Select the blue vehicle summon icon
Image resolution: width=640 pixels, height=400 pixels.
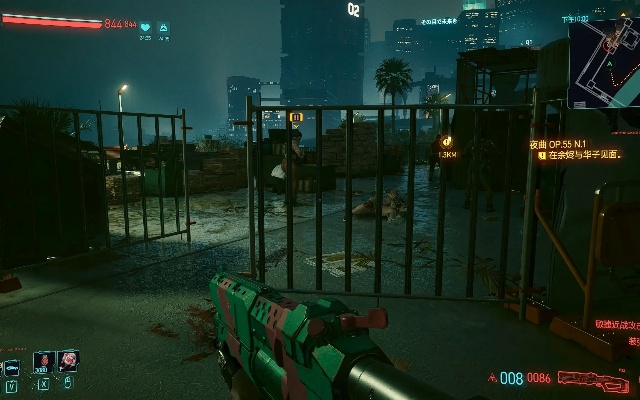pos(11,366)
